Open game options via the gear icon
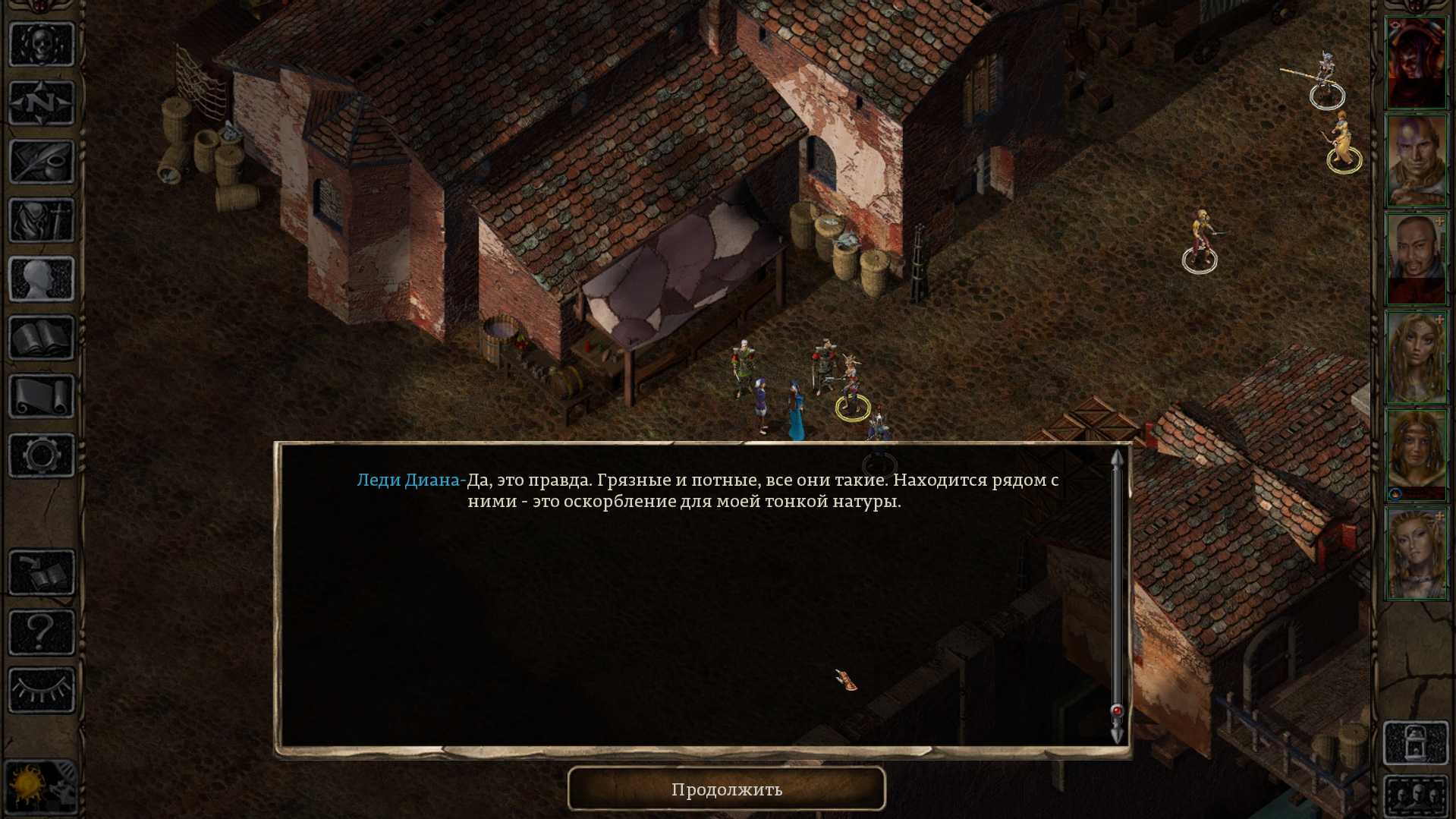 42,455
